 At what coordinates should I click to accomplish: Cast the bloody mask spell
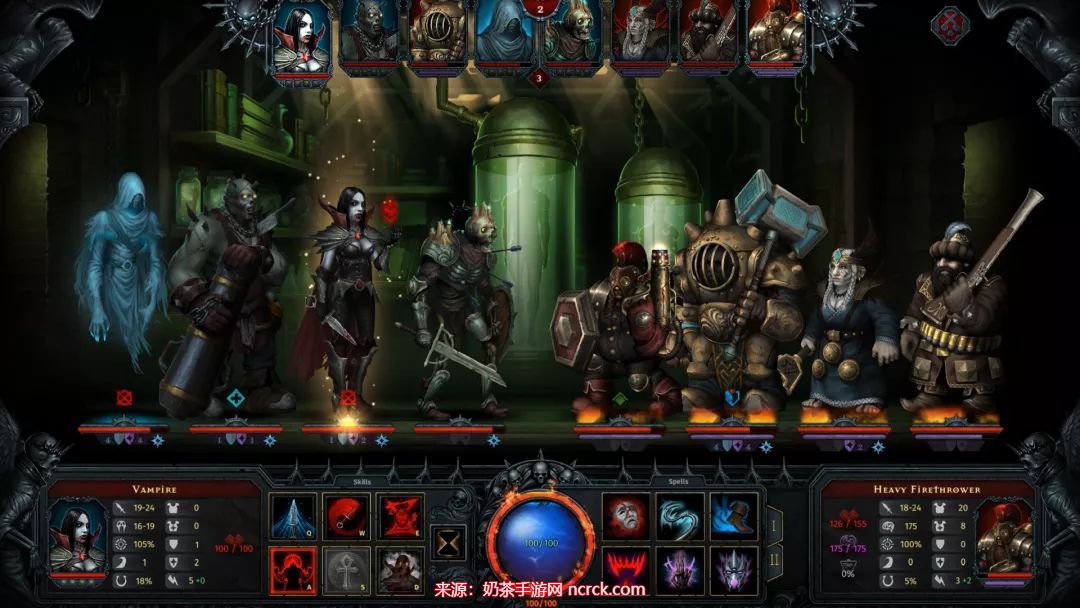(626, 516)
